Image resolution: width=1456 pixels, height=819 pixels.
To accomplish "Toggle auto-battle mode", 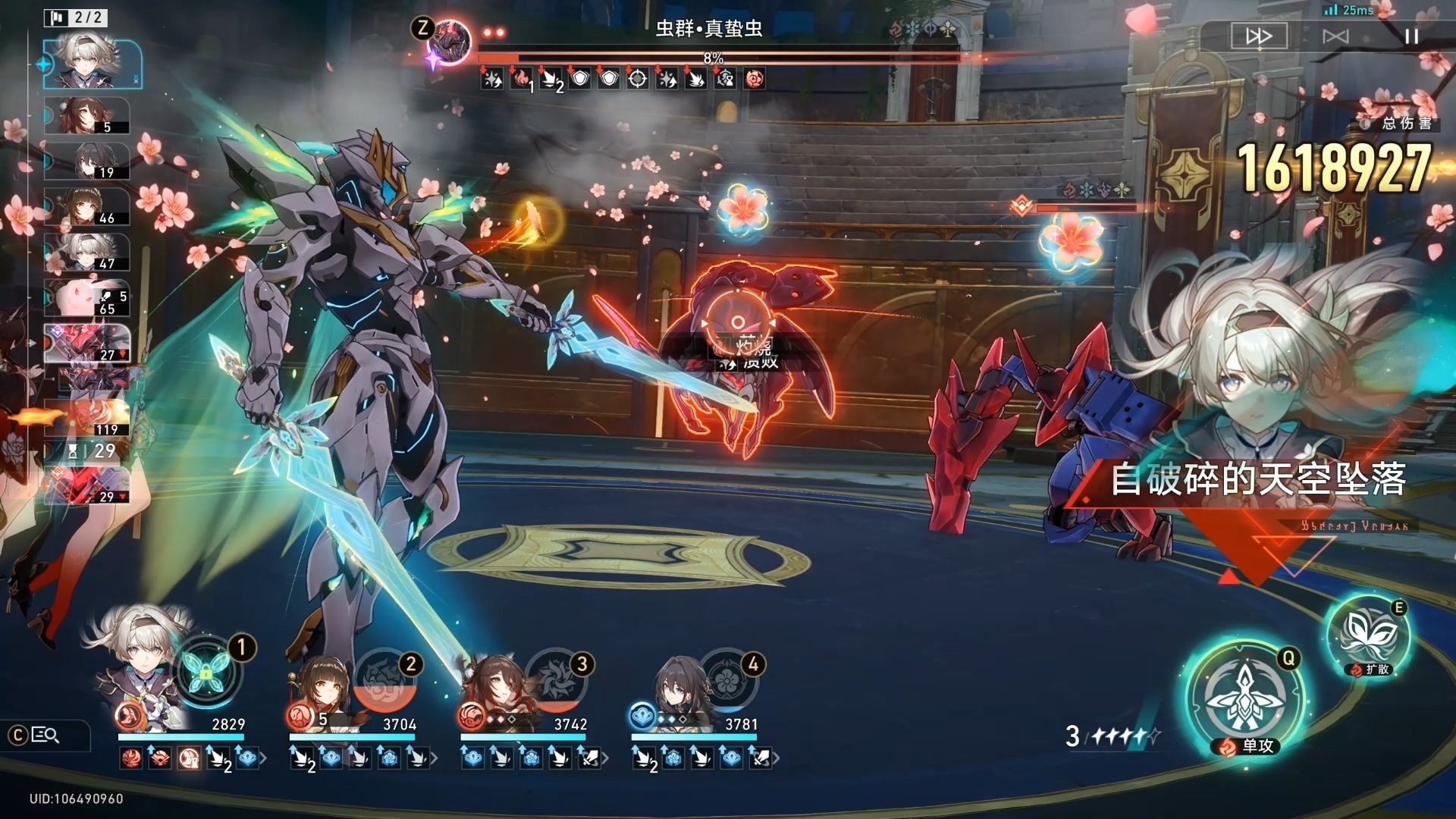I will 1335,36.
